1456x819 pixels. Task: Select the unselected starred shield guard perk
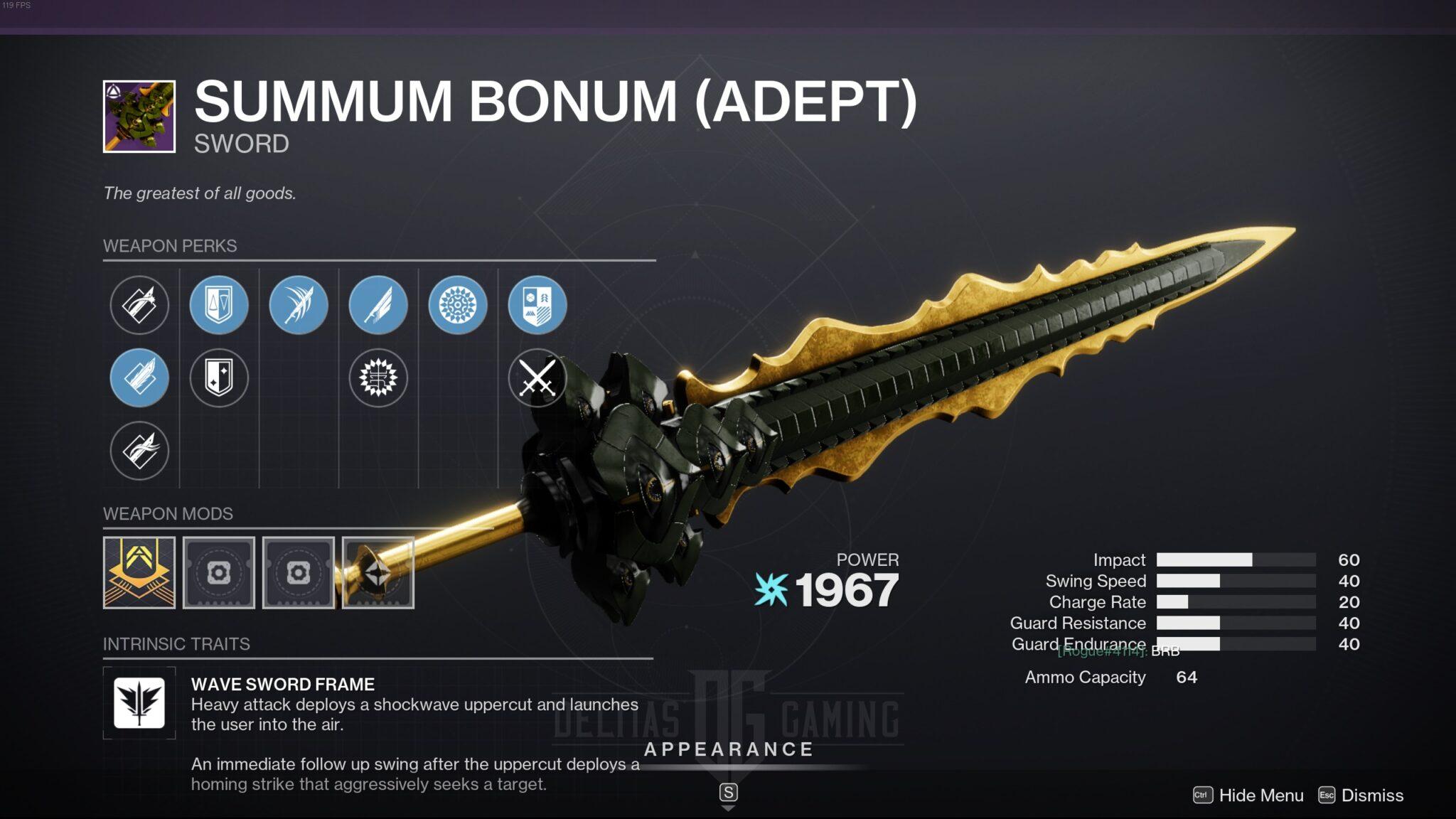pos(219,379)
